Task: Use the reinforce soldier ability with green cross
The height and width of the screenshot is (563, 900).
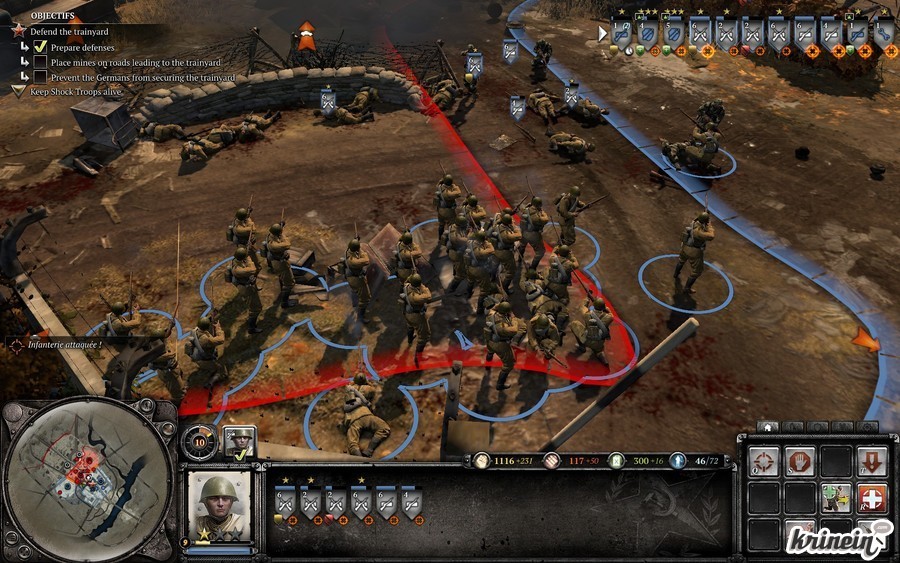Action: click(x=835, y=497)
